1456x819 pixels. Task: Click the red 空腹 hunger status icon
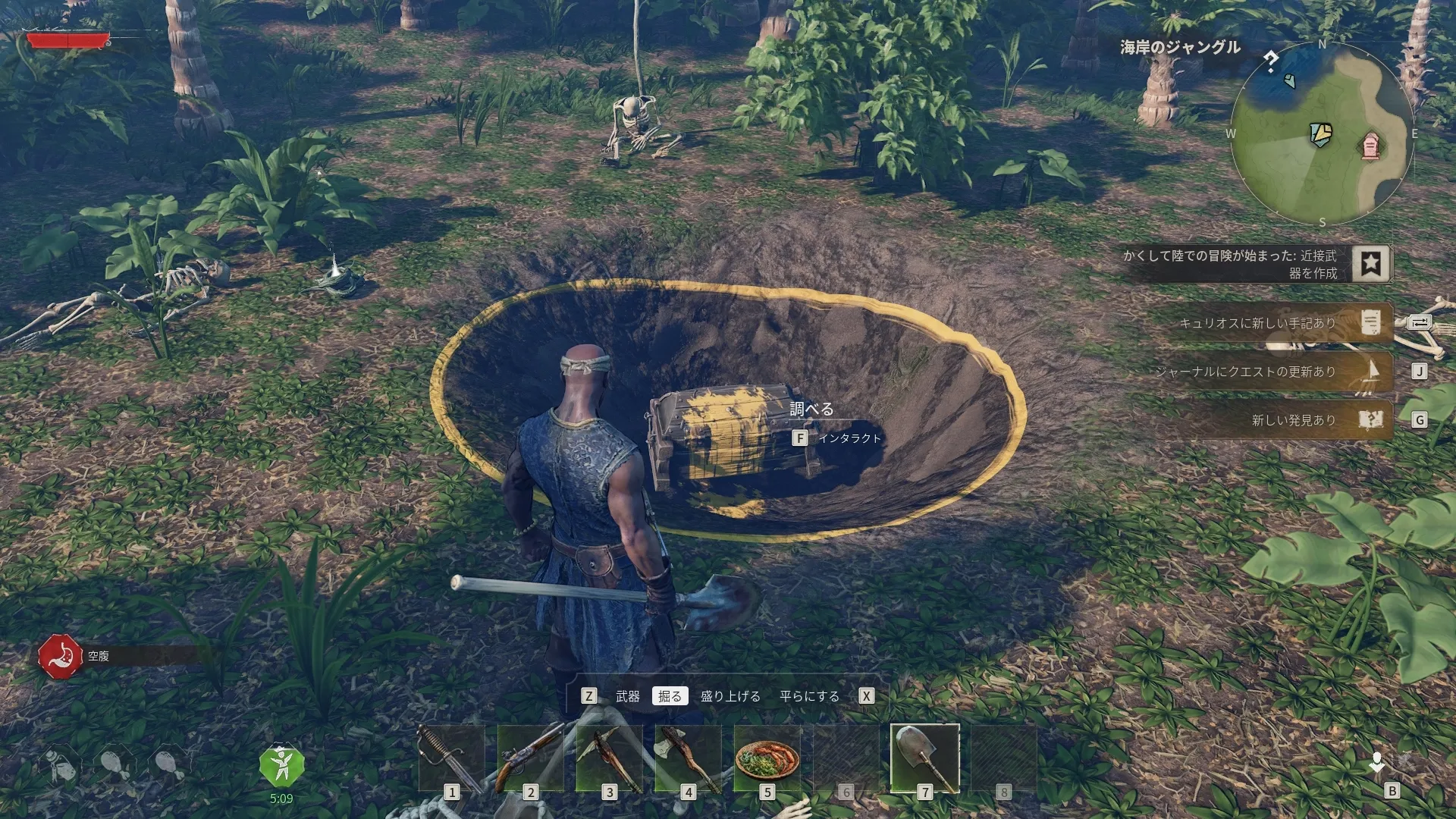(x=60, y=656)
